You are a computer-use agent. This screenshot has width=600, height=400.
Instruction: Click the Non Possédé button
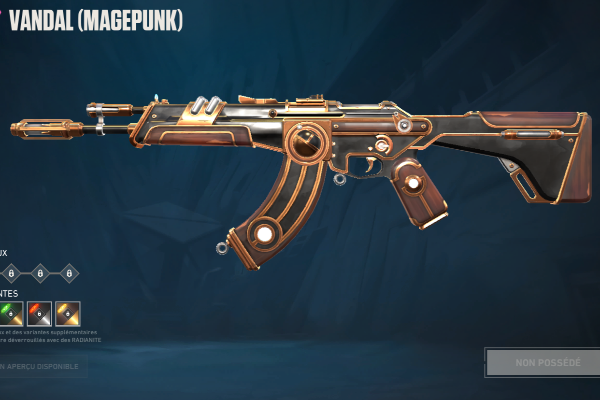click(541, 362)
